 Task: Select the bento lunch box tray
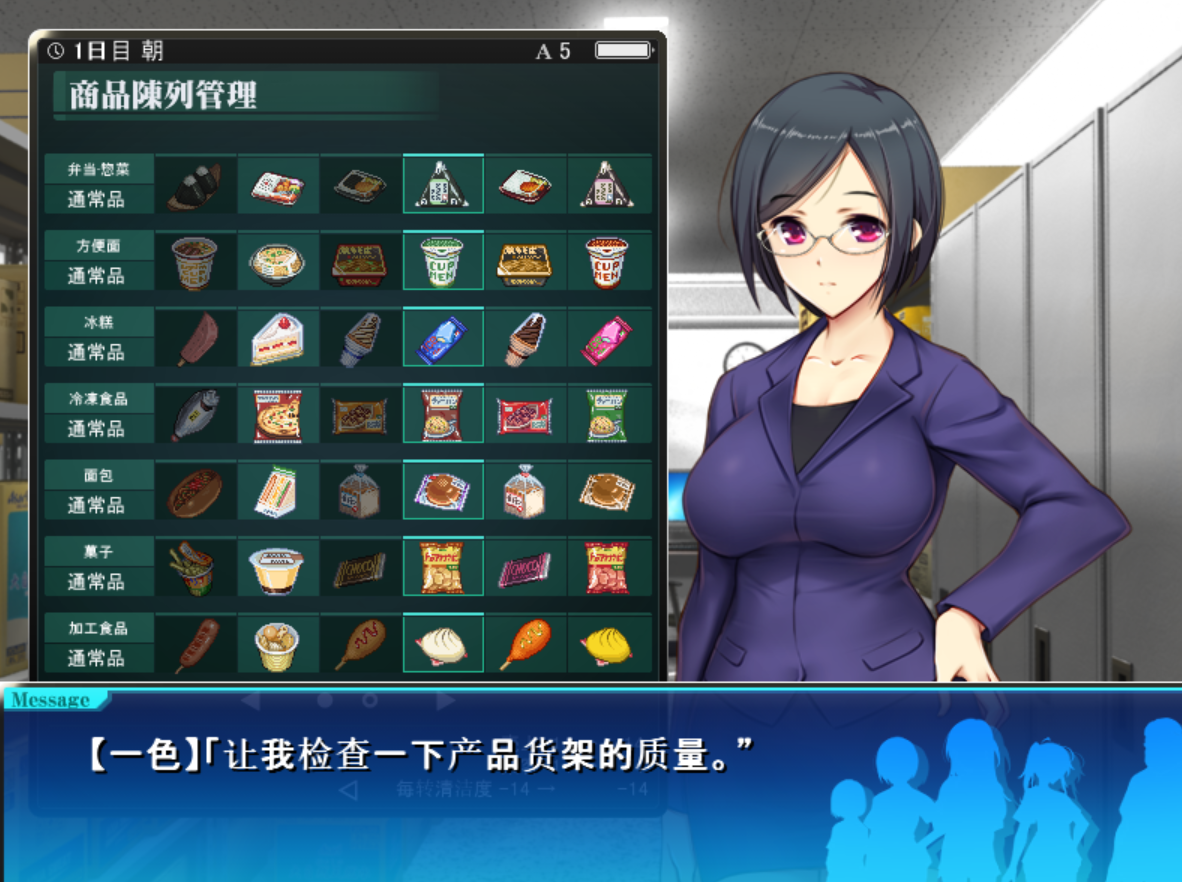(x=277, y=186)
